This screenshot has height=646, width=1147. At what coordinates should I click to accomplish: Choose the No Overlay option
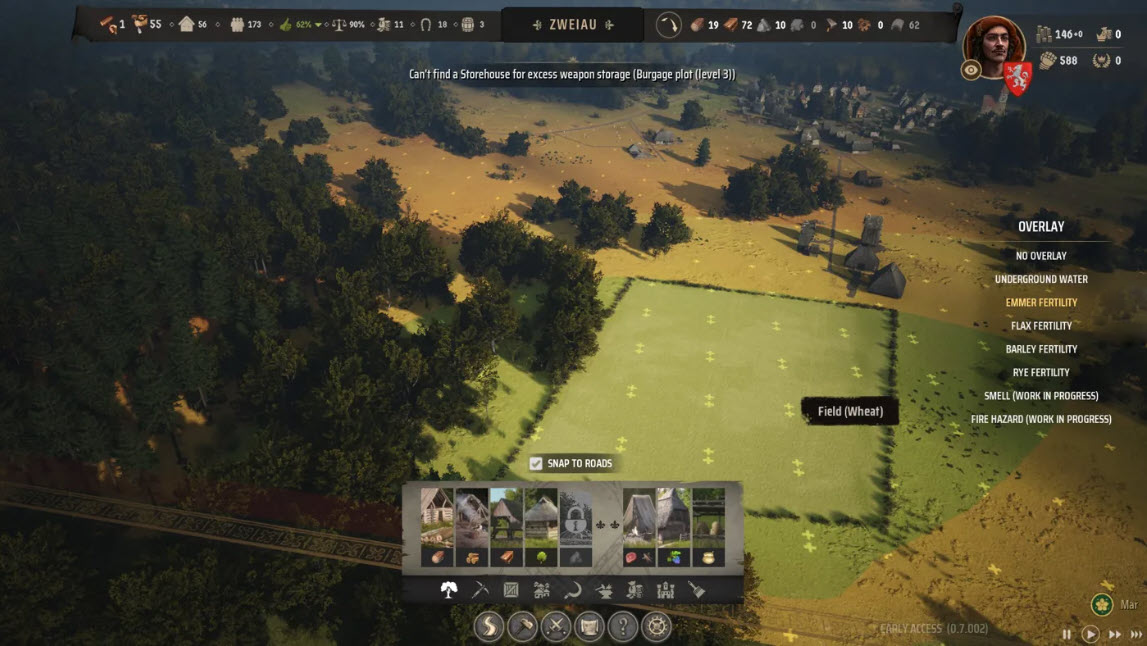1041,256
